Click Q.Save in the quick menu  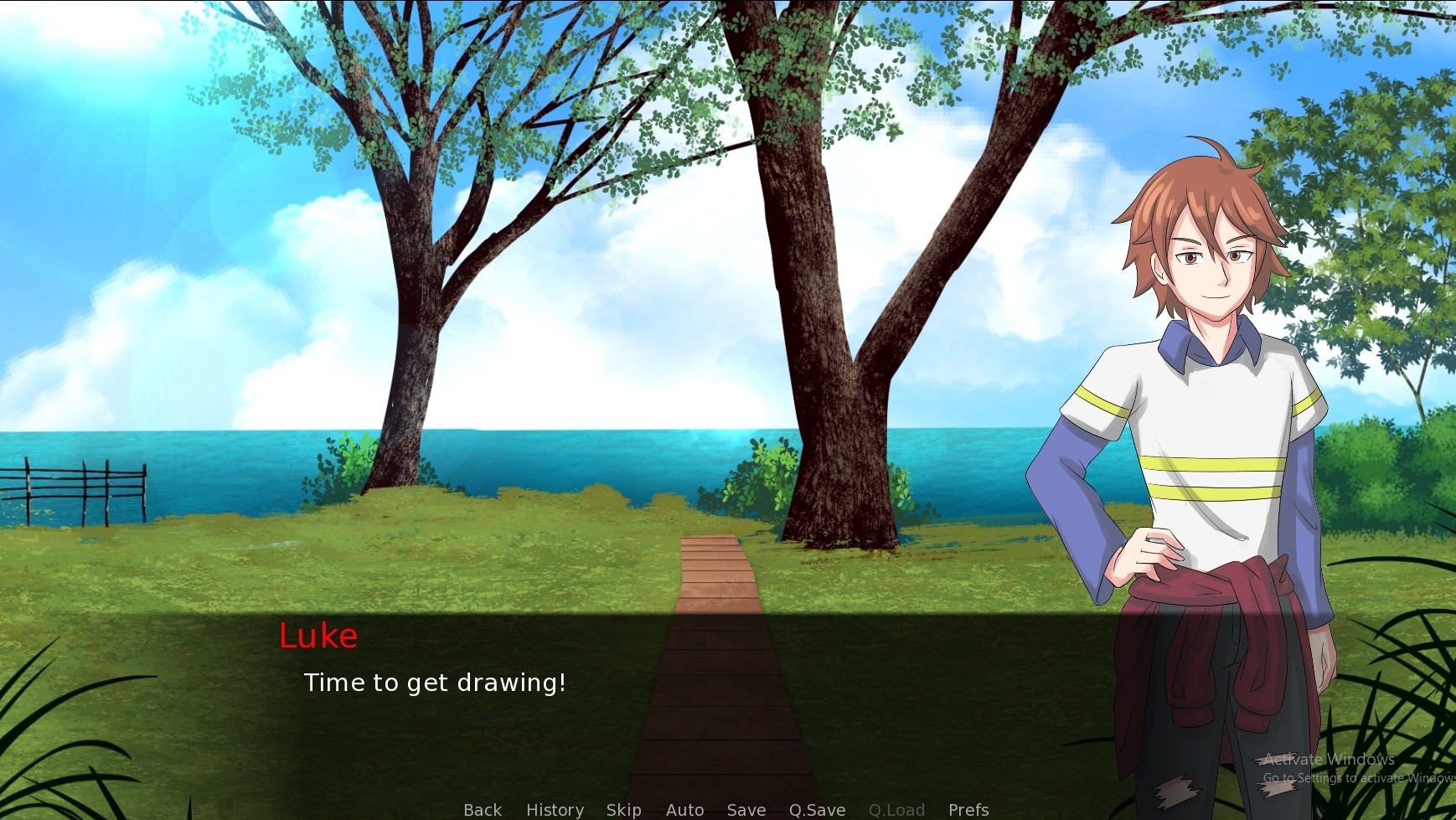[817, 809]
